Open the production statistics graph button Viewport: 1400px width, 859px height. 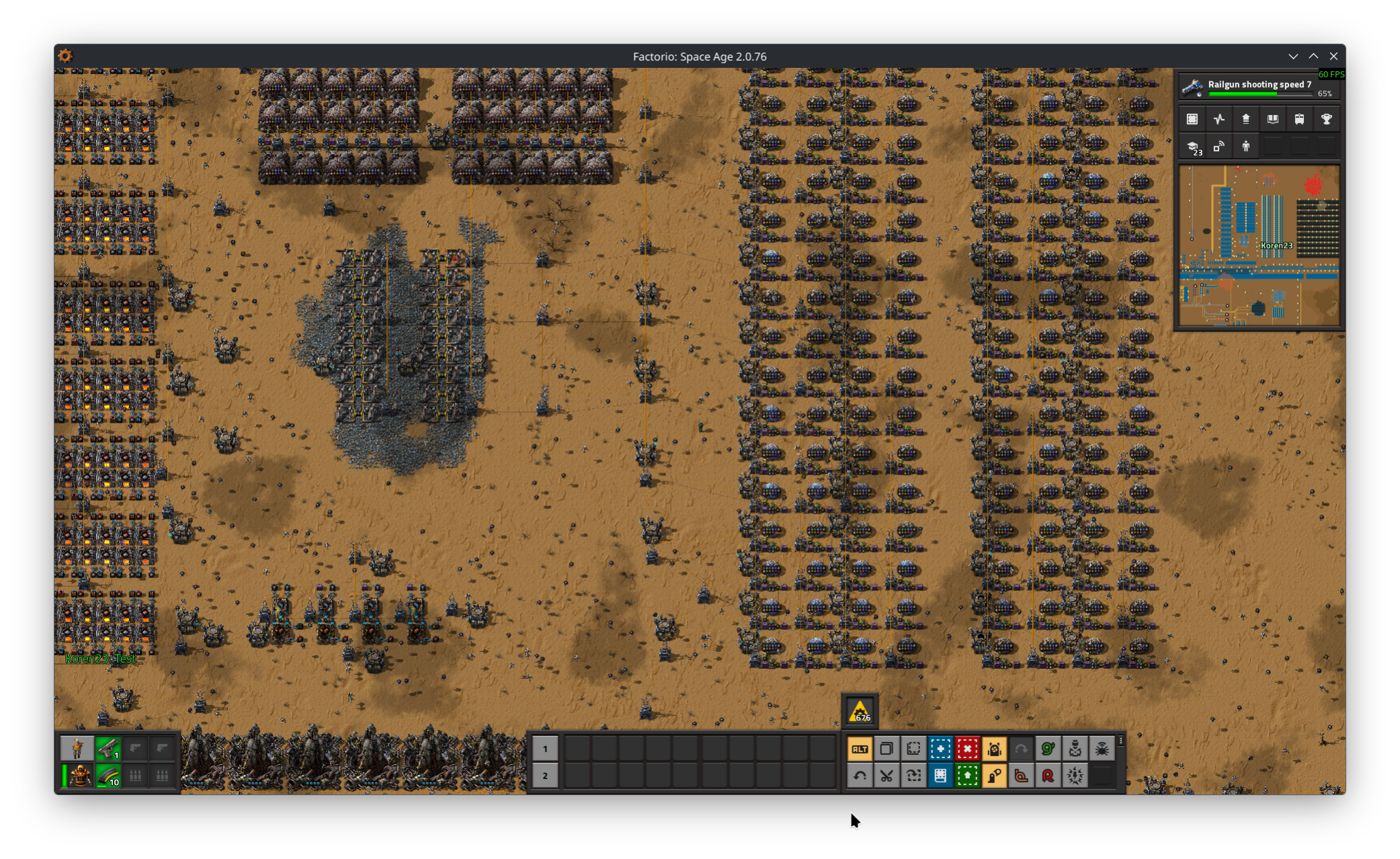click(1219, 120)
